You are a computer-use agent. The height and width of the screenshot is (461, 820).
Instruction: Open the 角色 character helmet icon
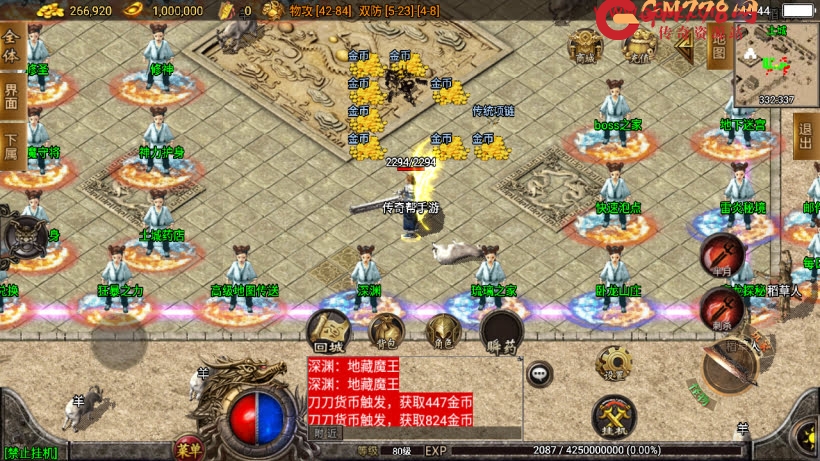click(442, 330)
